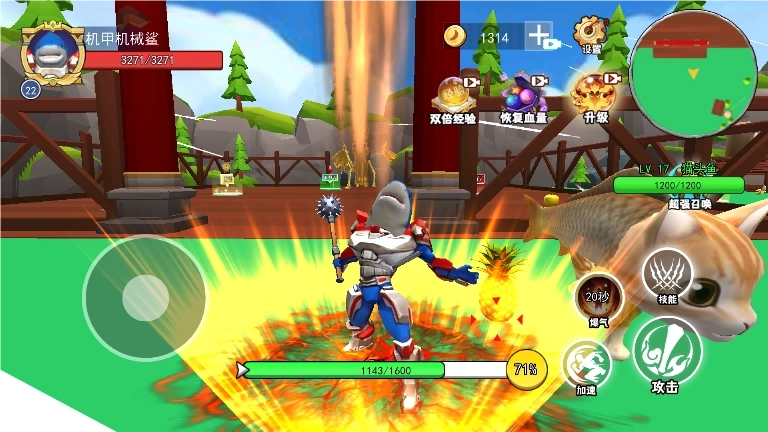Activate the 恢复血量 restore health potion
The height and width of the screenshot is (432, 768).
click(x=525, y=95)
